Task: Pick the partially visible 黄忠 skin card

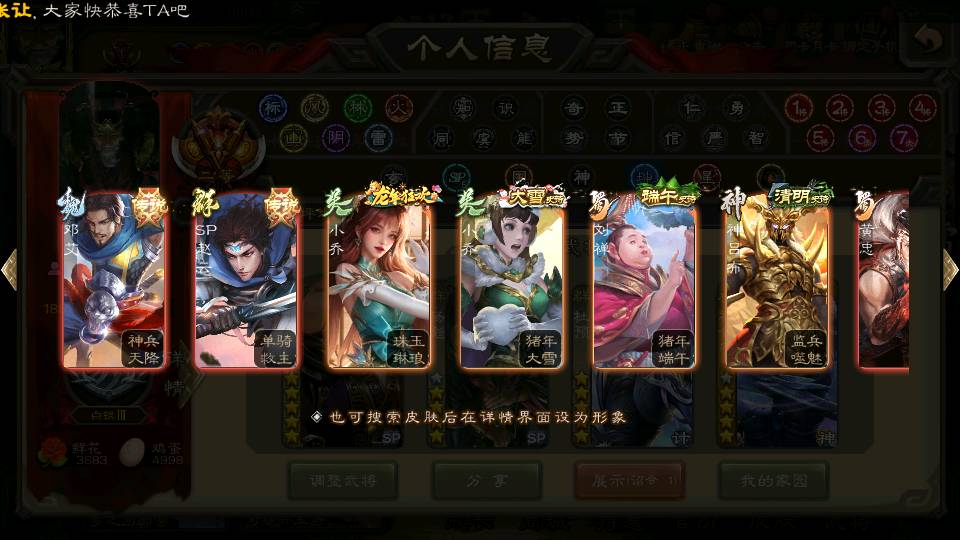Action: click(884, 282)
